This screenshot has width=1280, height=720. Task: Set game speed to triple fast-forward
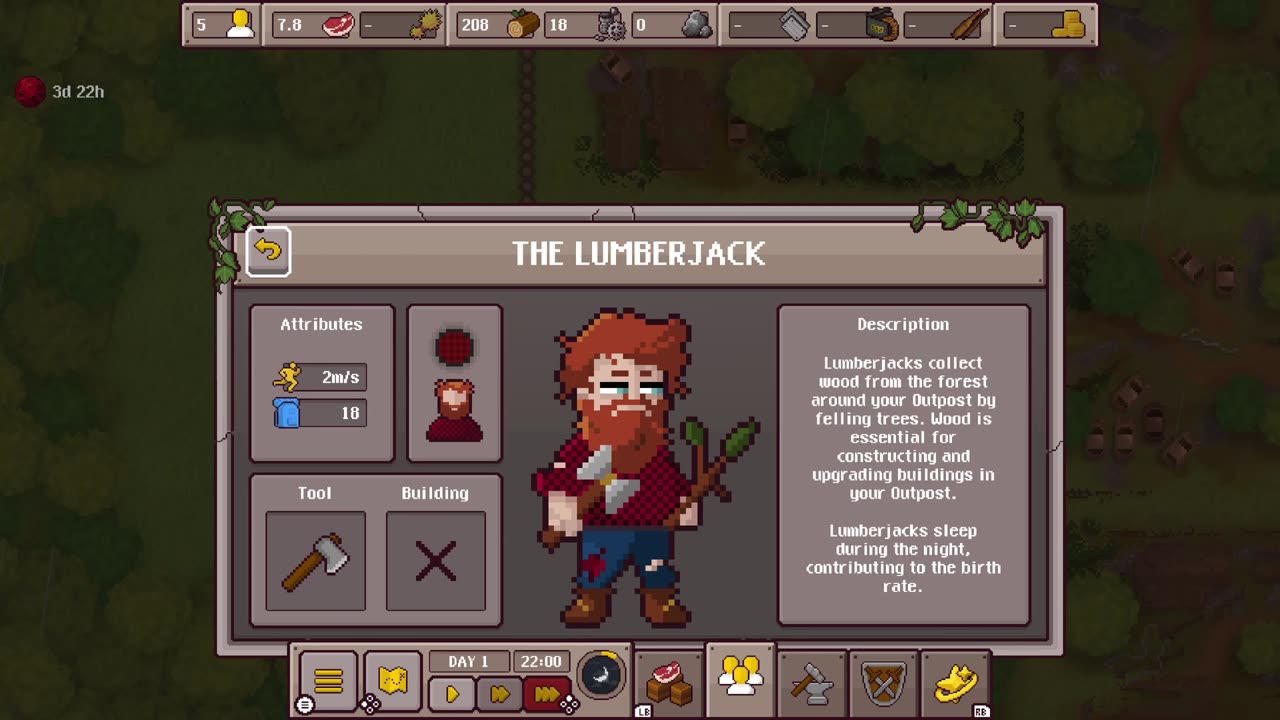click(546, 693)
